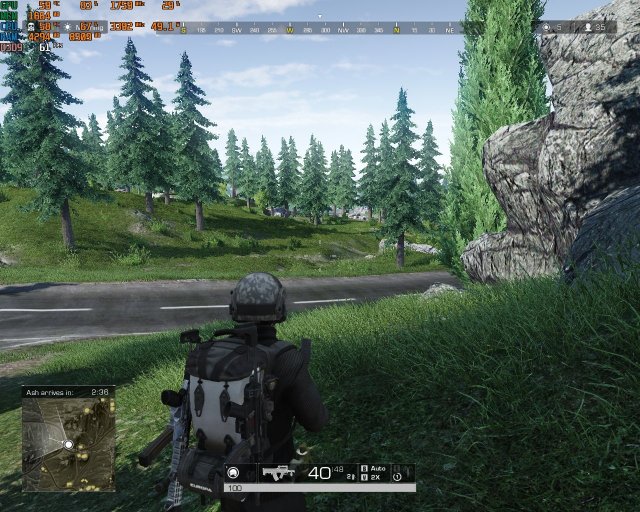Click the helmet armor icon
This screenshot has height=512, width=640.
click(233, 473)
